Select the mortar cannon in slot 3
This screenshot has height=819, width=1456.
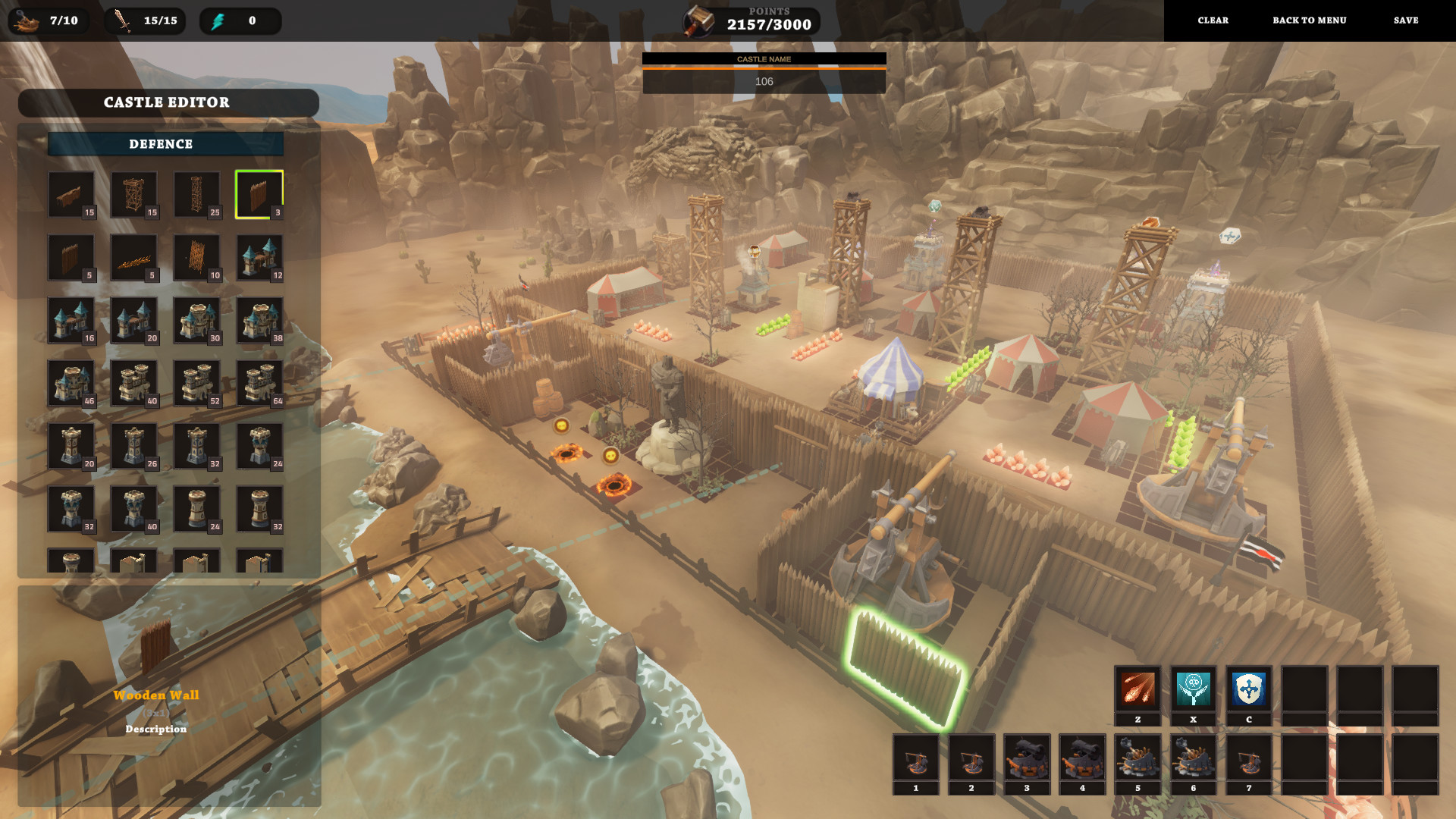tap(1027, 758)
